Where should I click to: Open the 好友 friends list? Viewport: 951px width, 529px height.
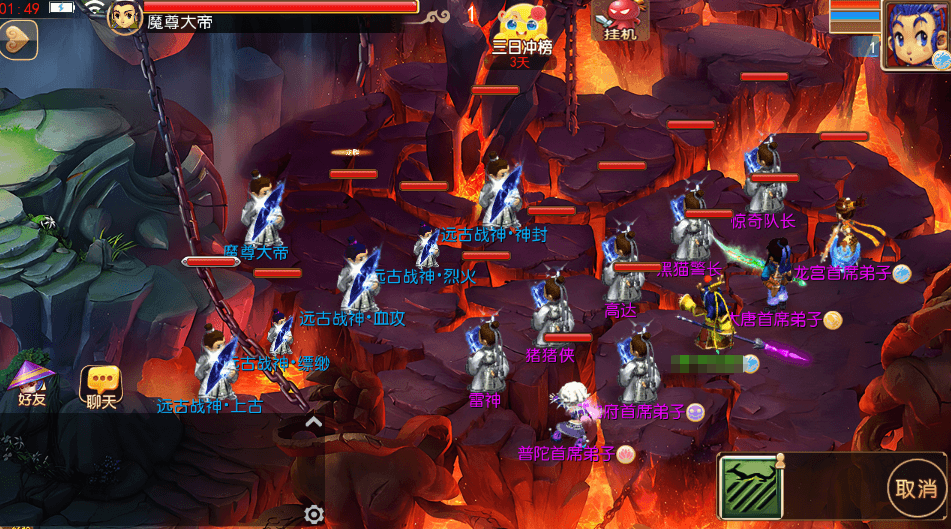coord(32,383)
